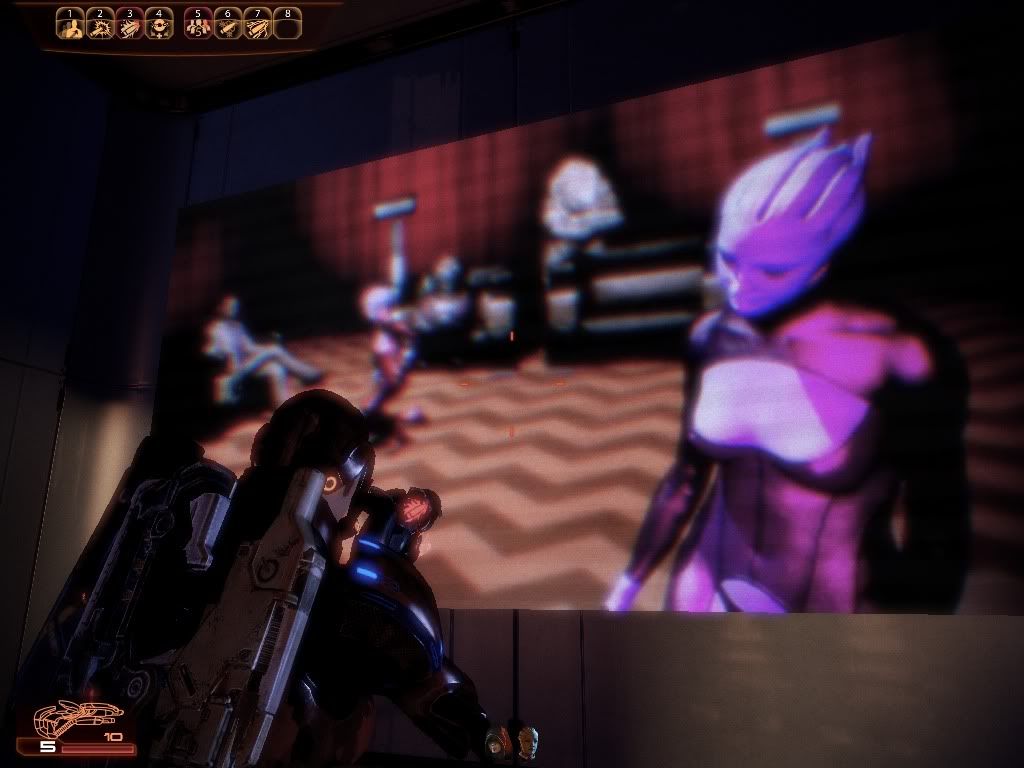Viewport: 1024px width, 768px height.
Task: Select the bare-headed squadmate portrait
Action: click(x=526, y=742)
